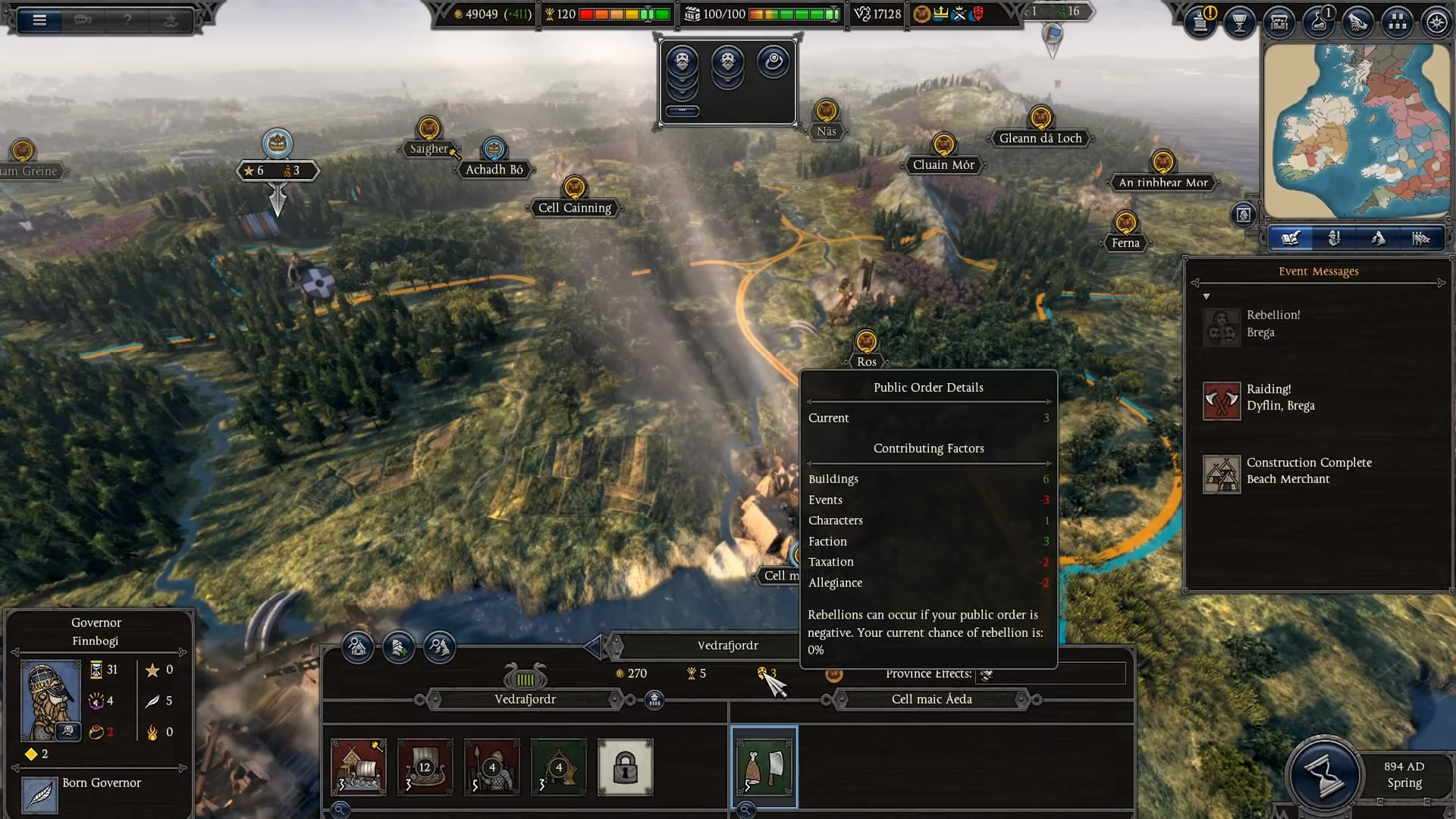1456x819 pixels.
Task: Select the Cell Cainning settlement label
Action: pos(574,208)
